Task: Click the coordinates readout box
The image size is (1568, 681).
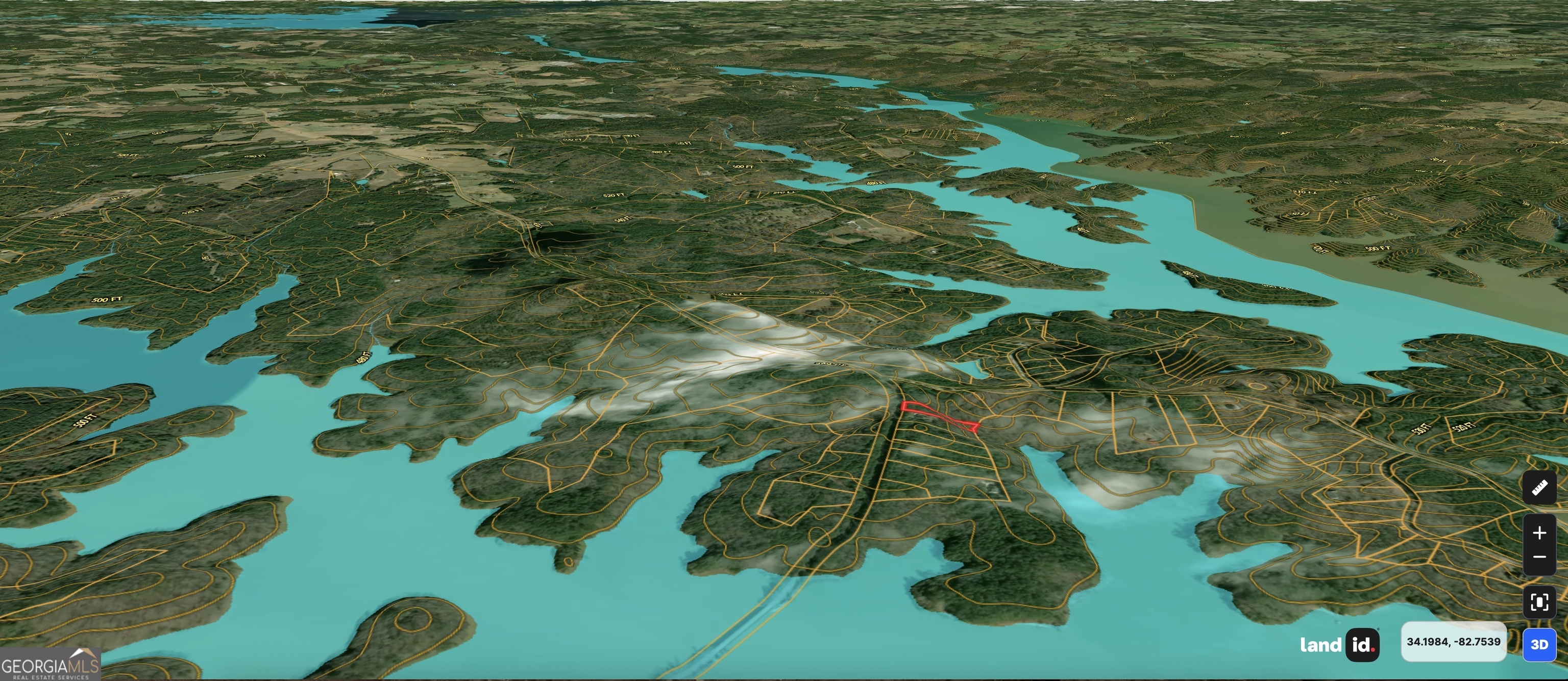Action: tap(1453, 642)
